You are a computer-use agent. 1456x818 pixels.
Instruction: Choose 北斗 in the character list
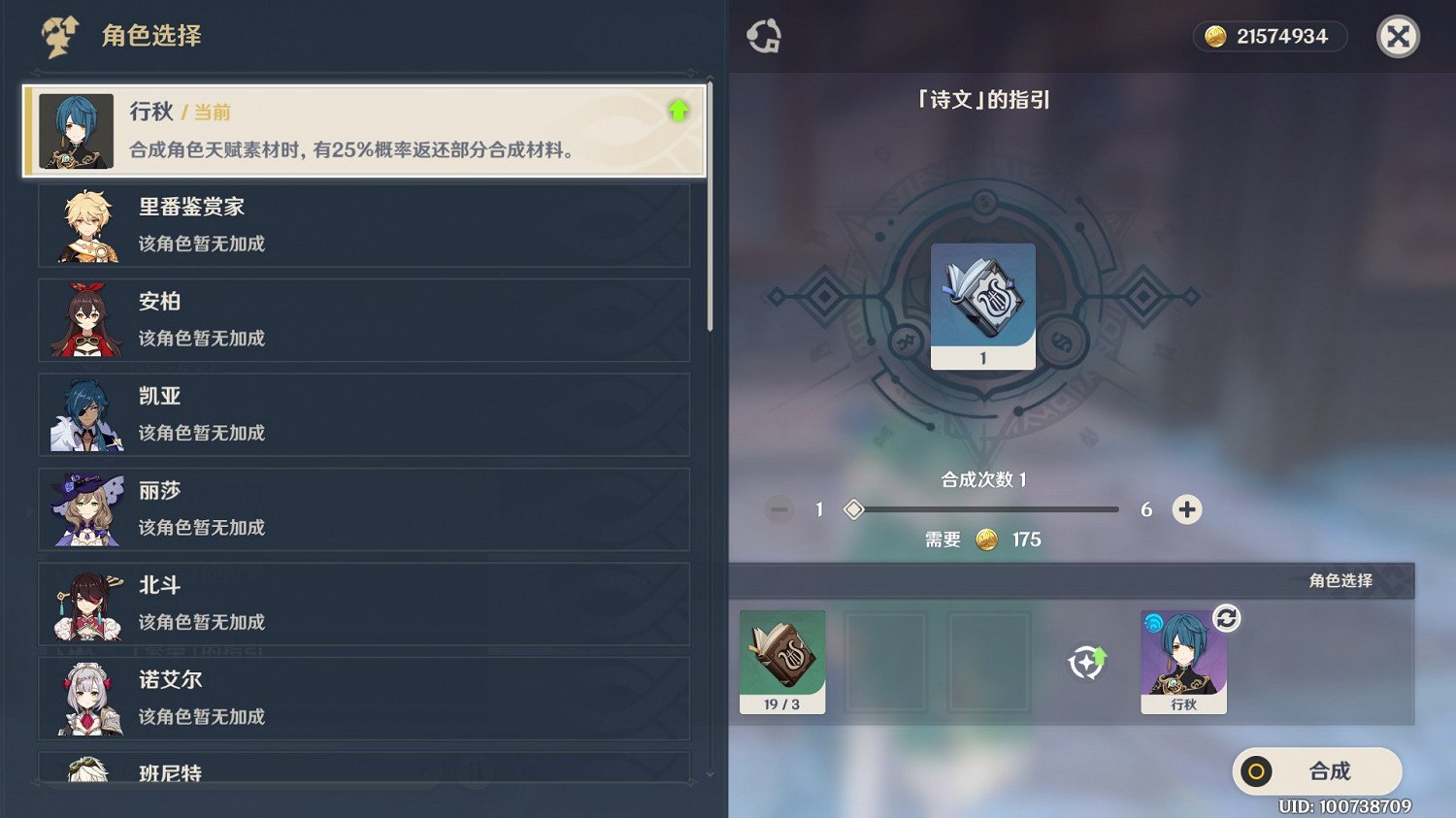pyautogui.click(x=364, y=604)
